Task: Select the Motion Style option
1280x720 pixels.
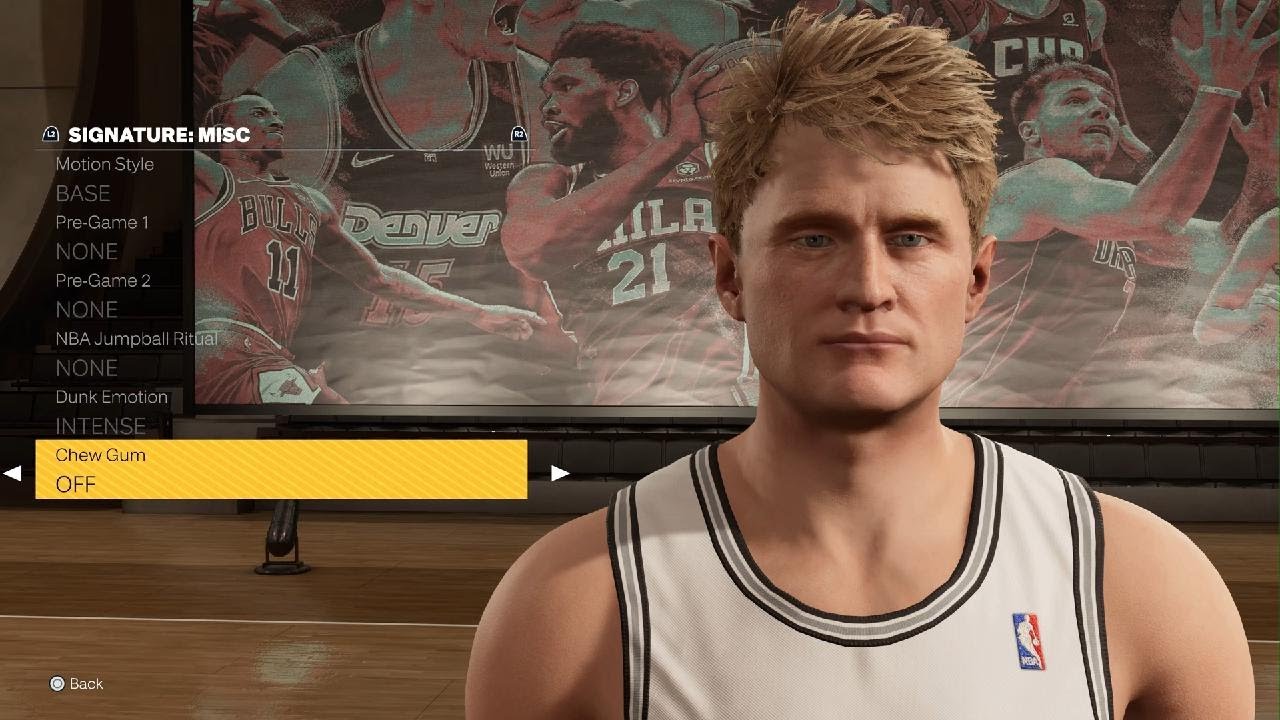Action: [x=103, y=164]
